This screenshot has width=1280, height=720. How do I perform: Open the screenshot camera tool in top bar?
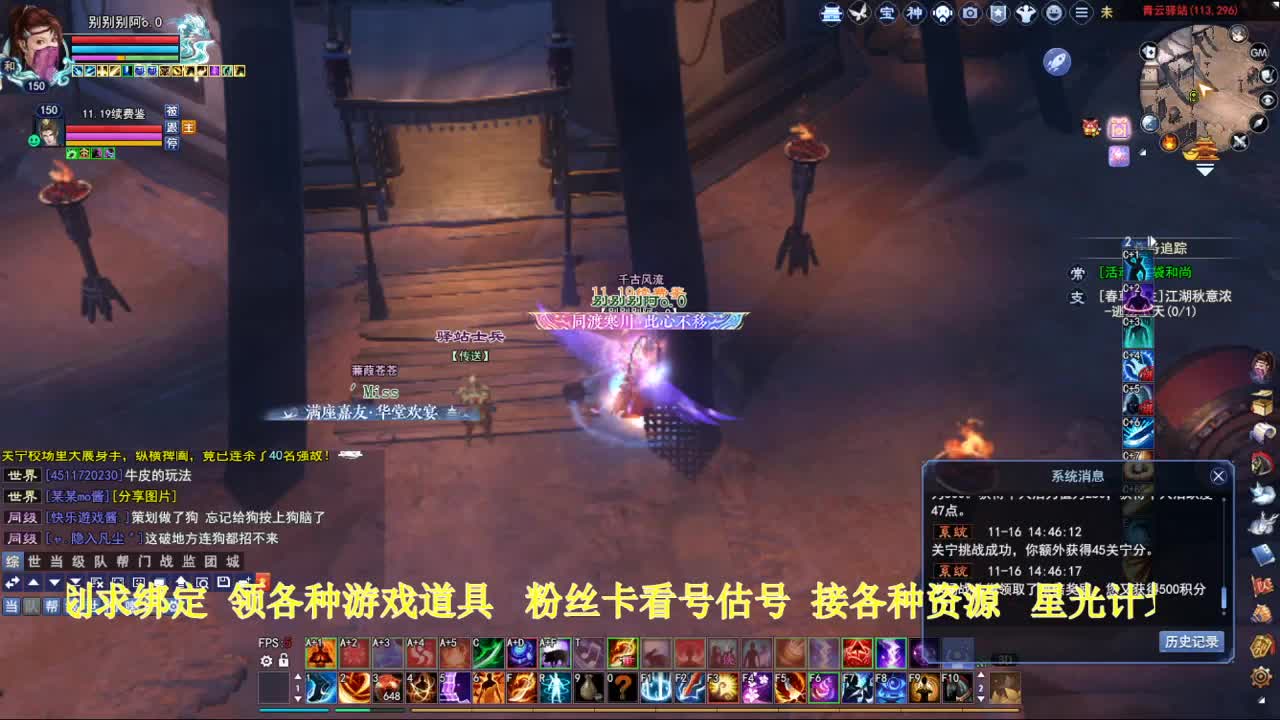click(x=971, y=13)
